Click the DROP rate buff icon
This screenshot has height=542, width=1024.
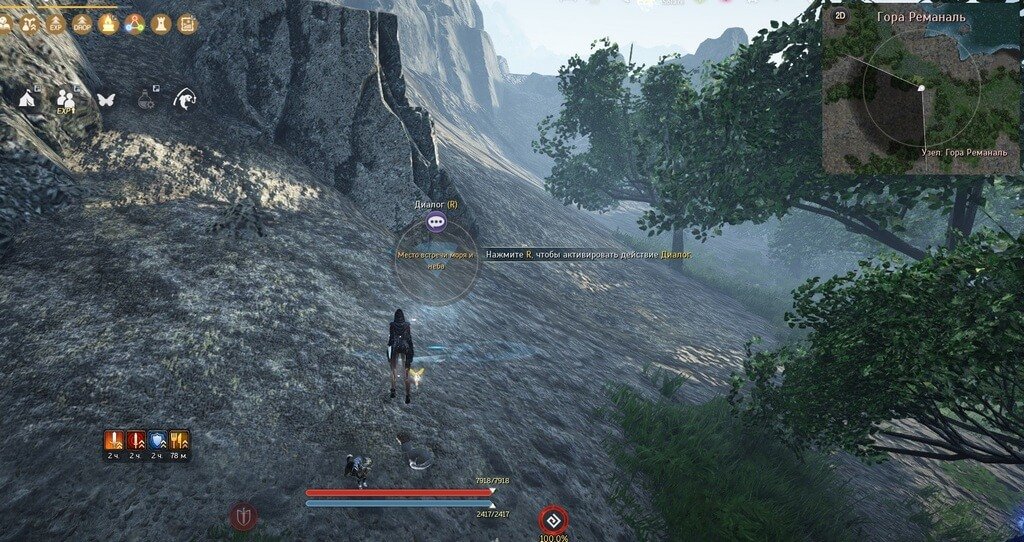point(83,23)
